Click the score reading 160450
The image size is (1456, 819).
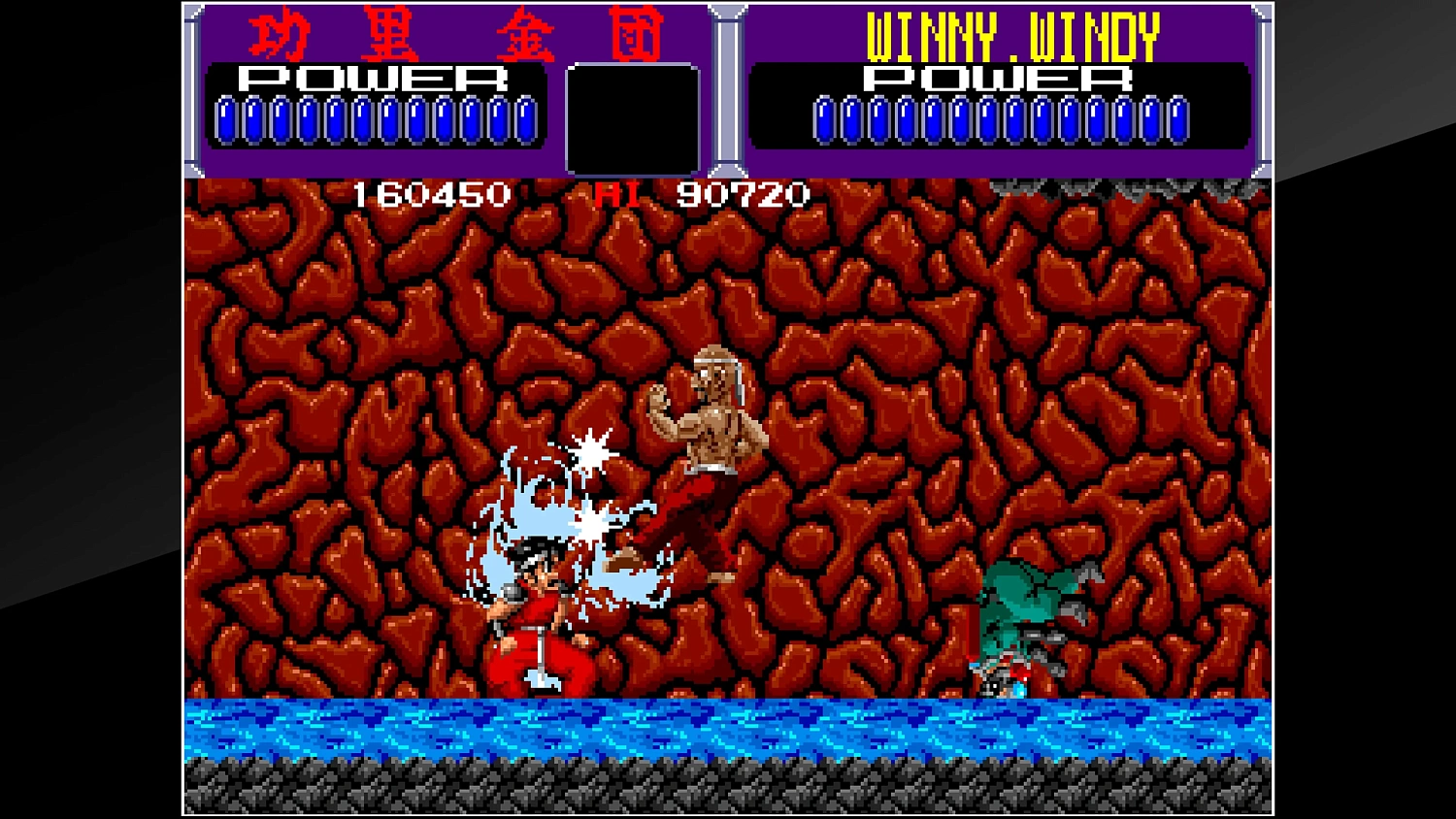tap(430, 195)
